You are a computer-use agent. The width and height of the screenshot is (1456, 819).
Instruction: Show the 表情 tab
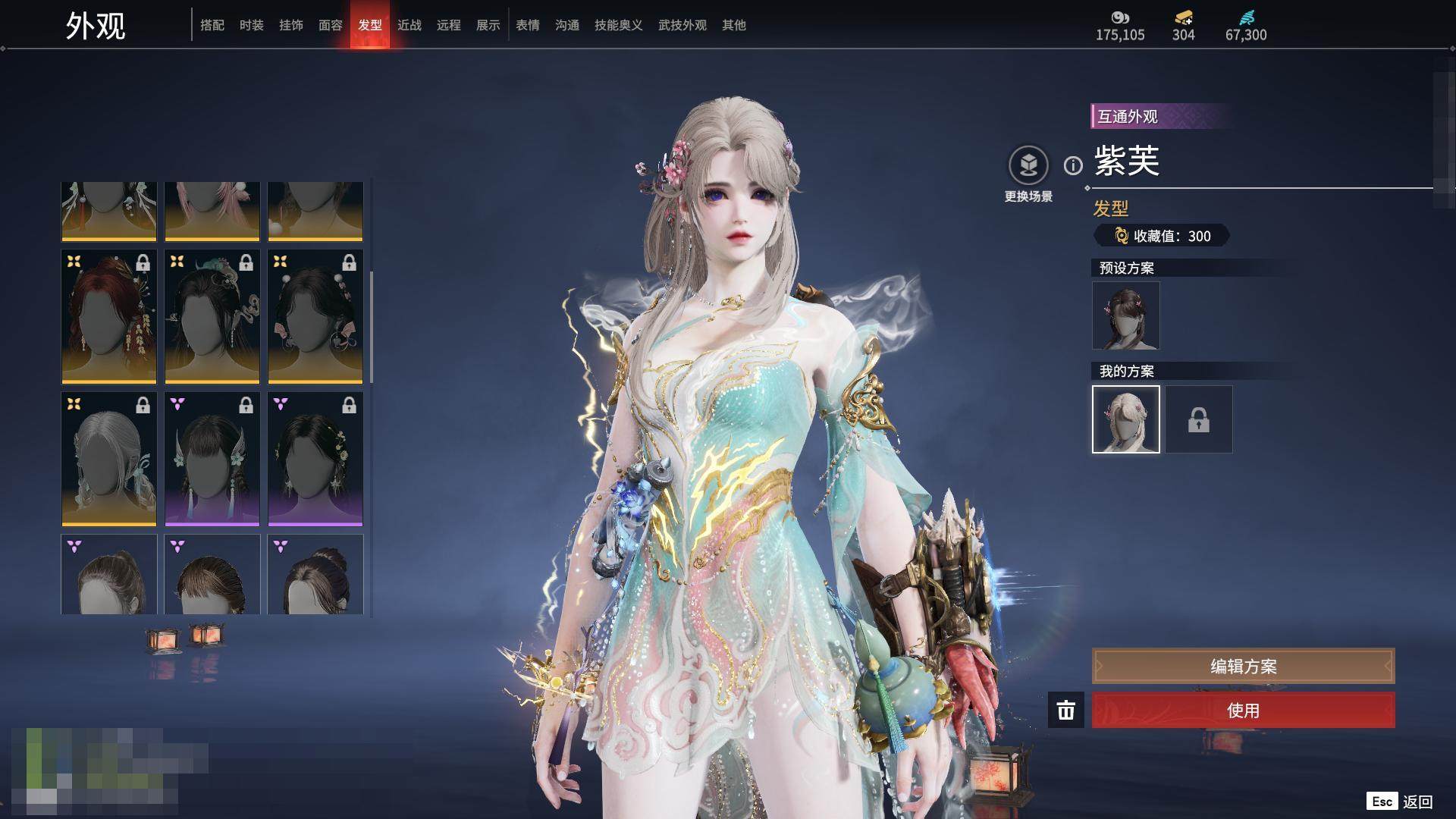(x=527, y=25)
